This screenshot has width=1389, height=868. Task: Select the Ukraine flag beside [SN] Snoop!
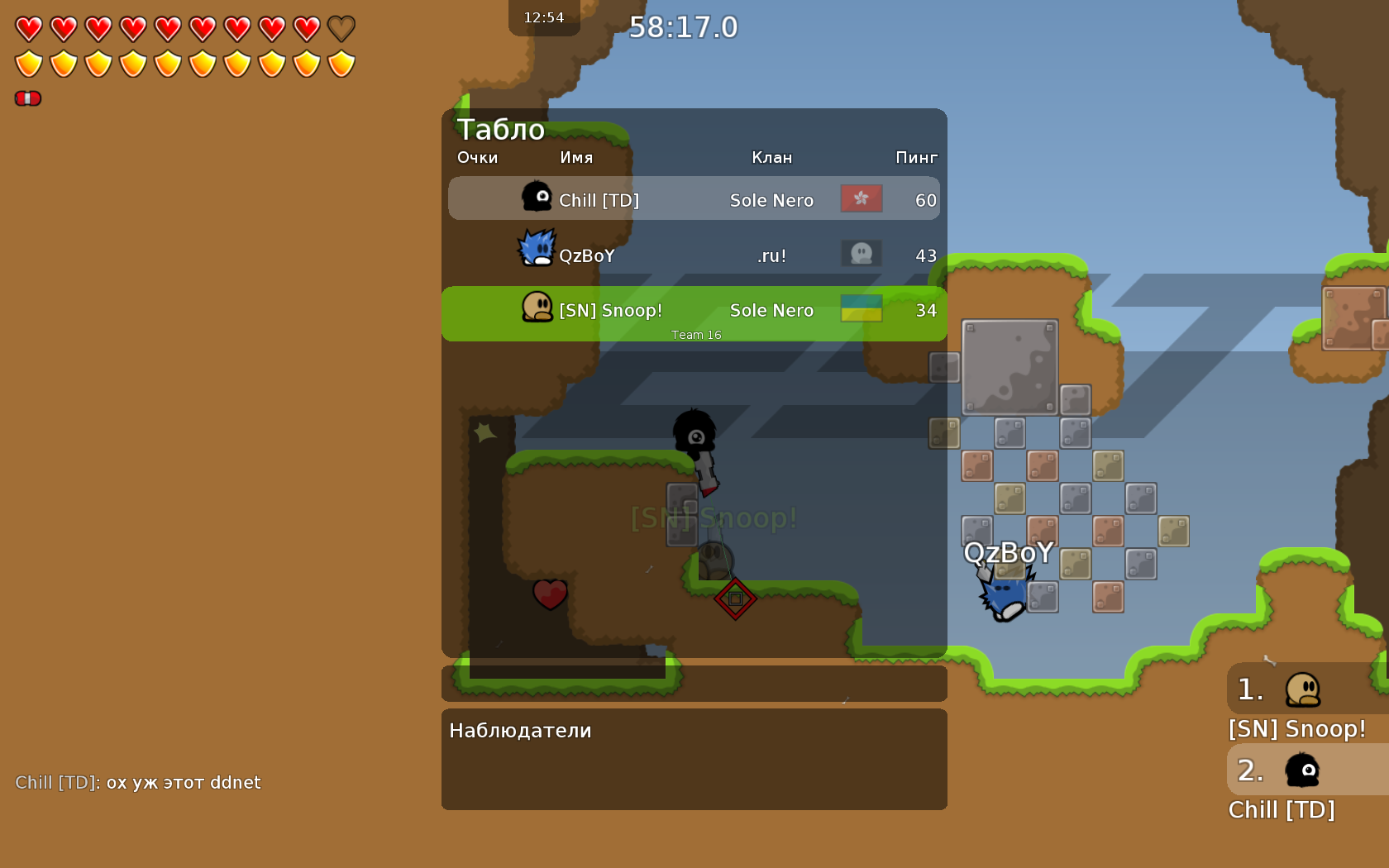[x=861, y=309]
